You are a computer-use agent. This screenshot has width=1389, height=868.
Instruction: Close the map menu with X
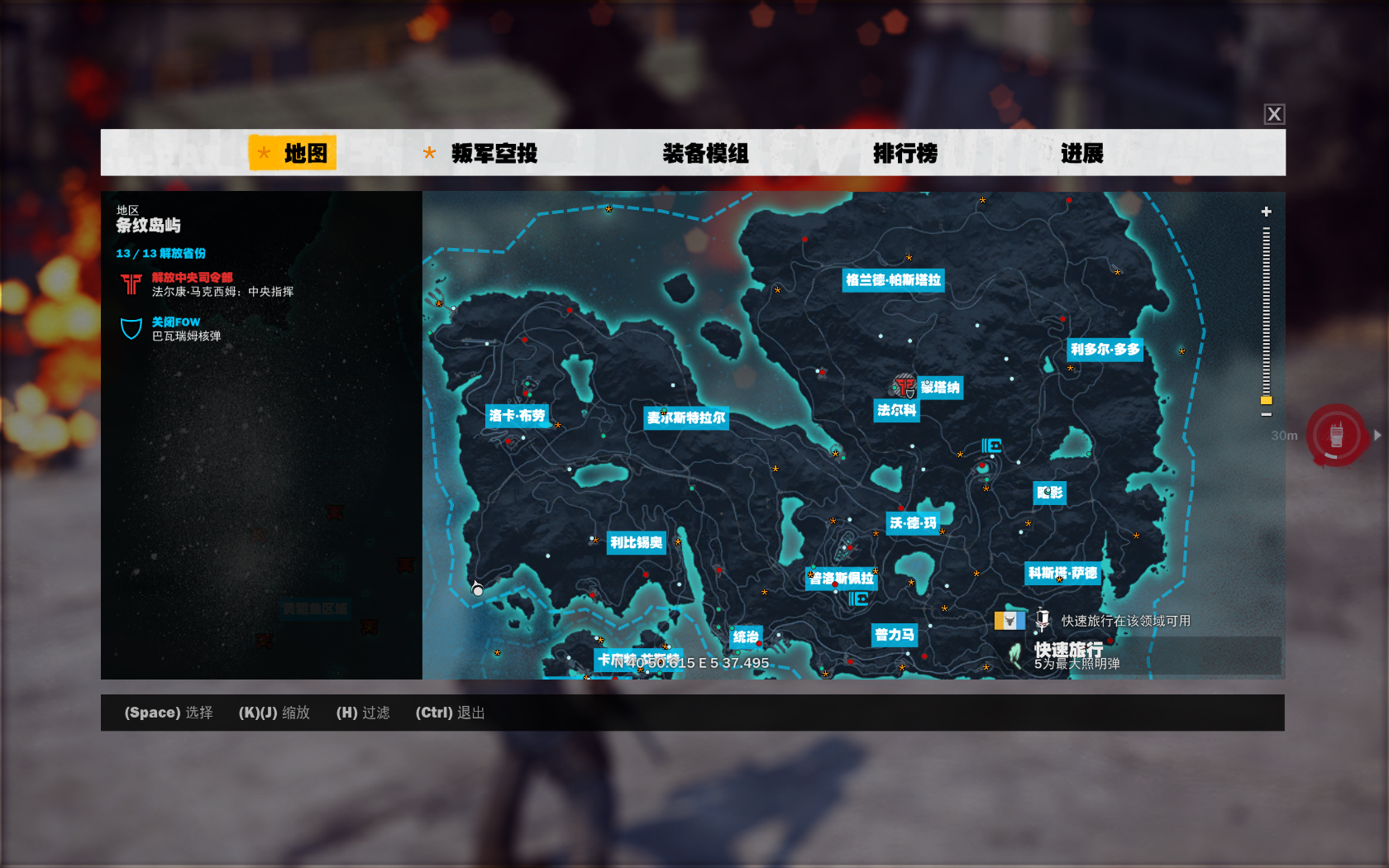(1274, 114)
